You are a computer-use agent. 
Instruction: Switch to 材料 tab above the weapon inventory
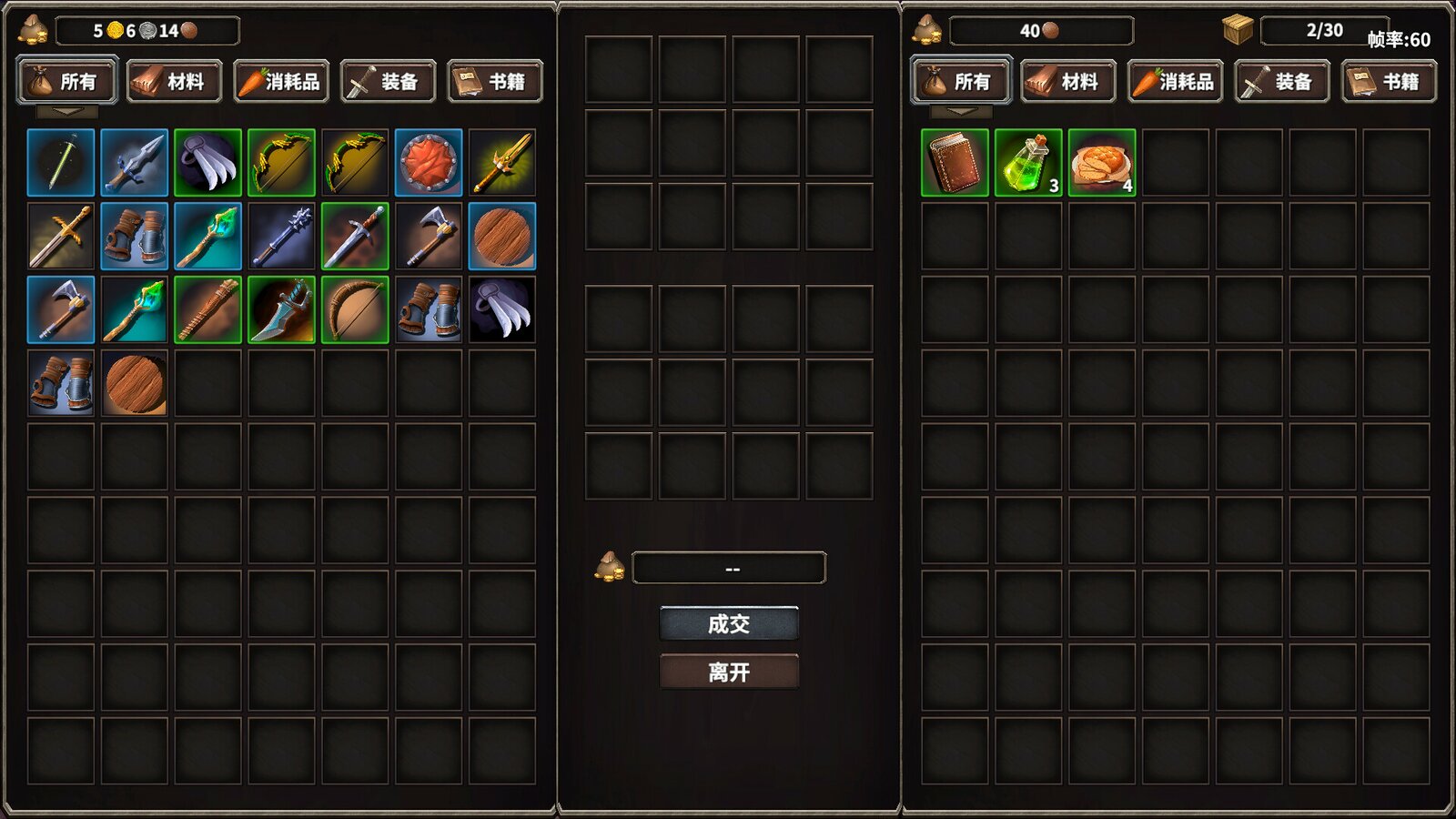click(x=174, y=82)
